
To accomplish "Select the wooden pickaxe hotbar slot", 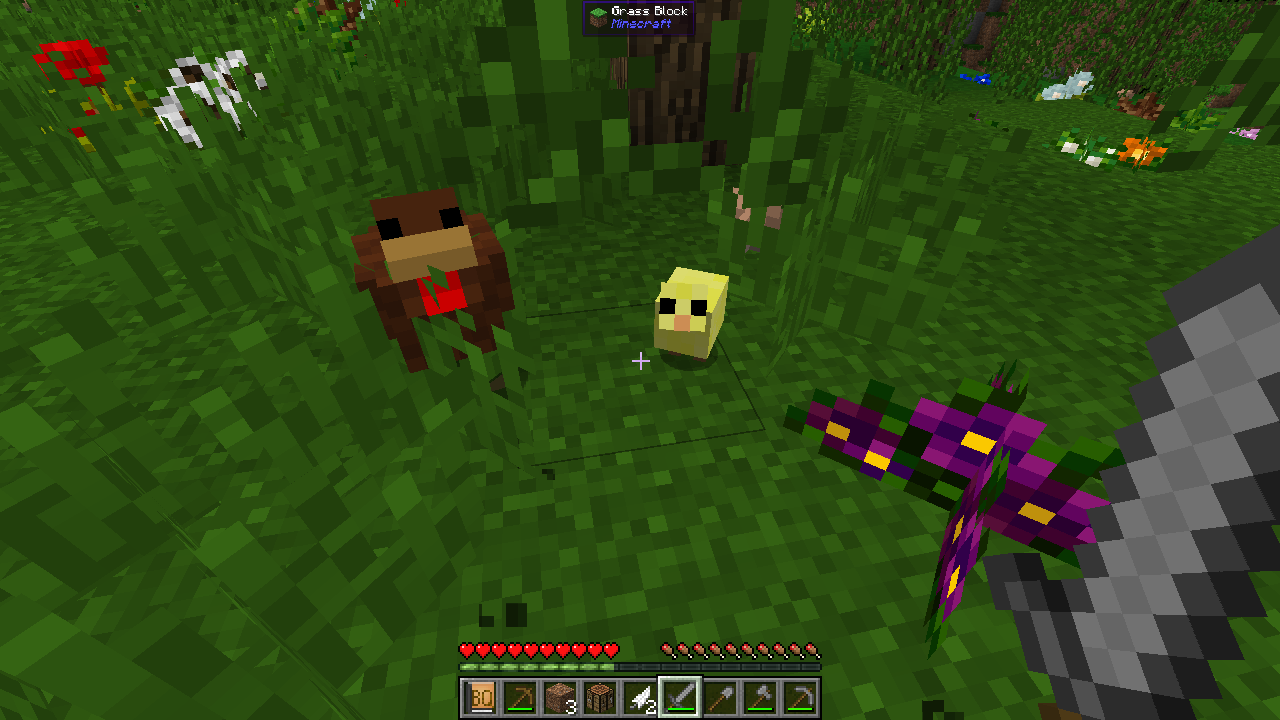I will tap(520, 698).
